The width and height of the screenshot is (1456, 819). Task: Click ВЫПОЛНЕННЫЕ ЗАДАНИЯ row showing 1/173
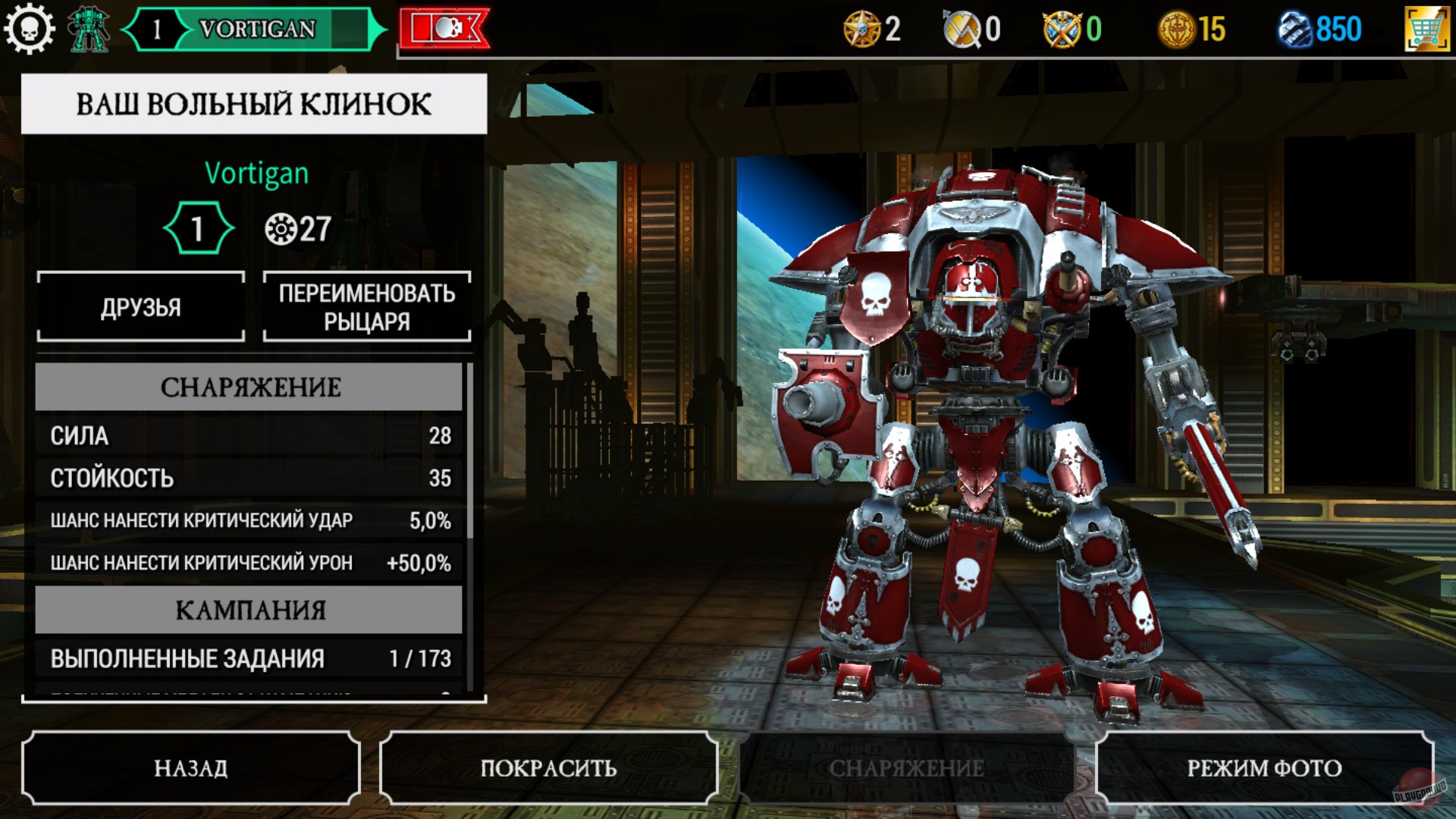(x=249, y=659)
